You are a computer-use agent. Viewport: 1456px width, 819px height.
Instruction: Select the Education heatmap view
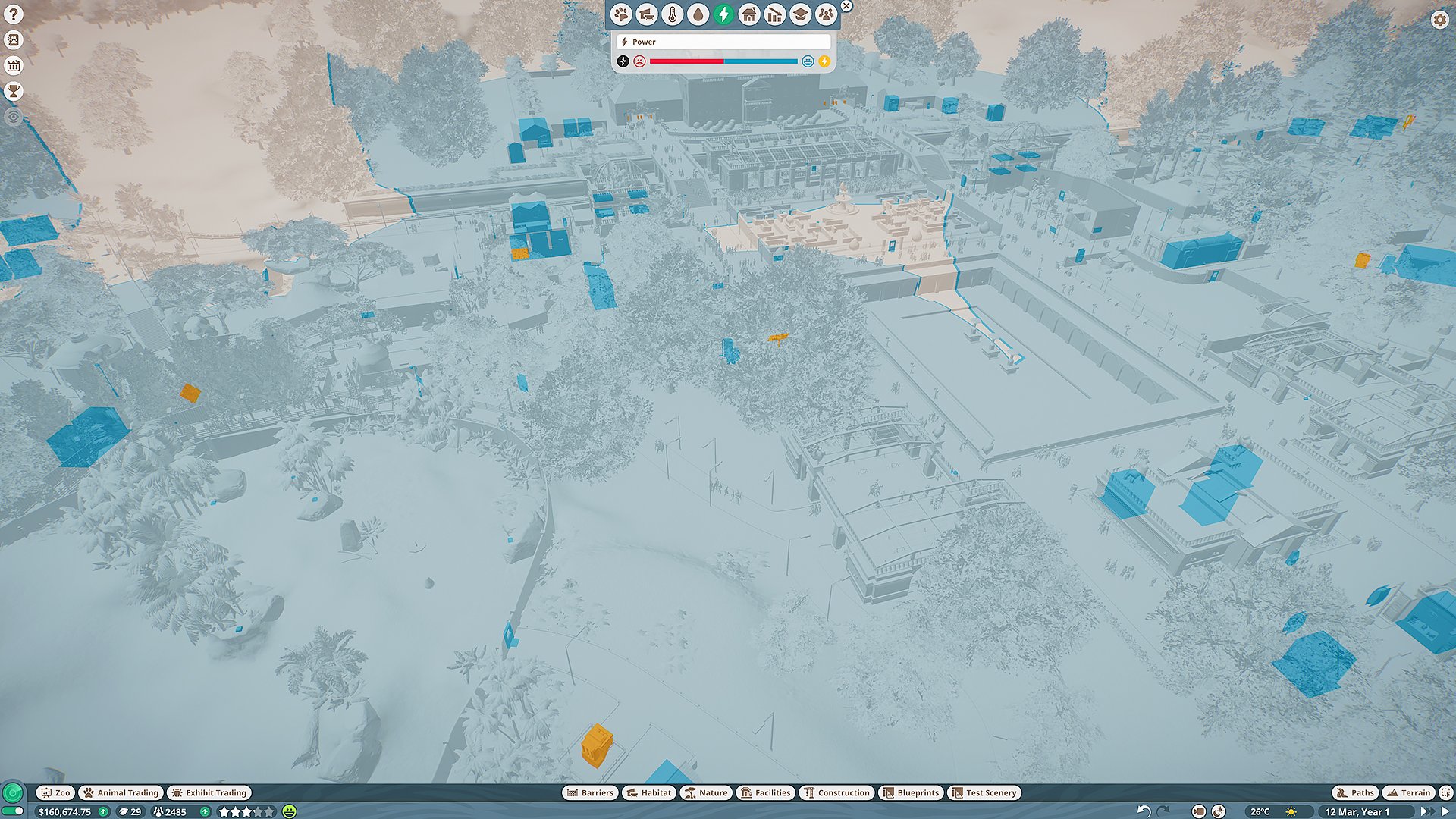pyautogui.click(x=799, y=13)
